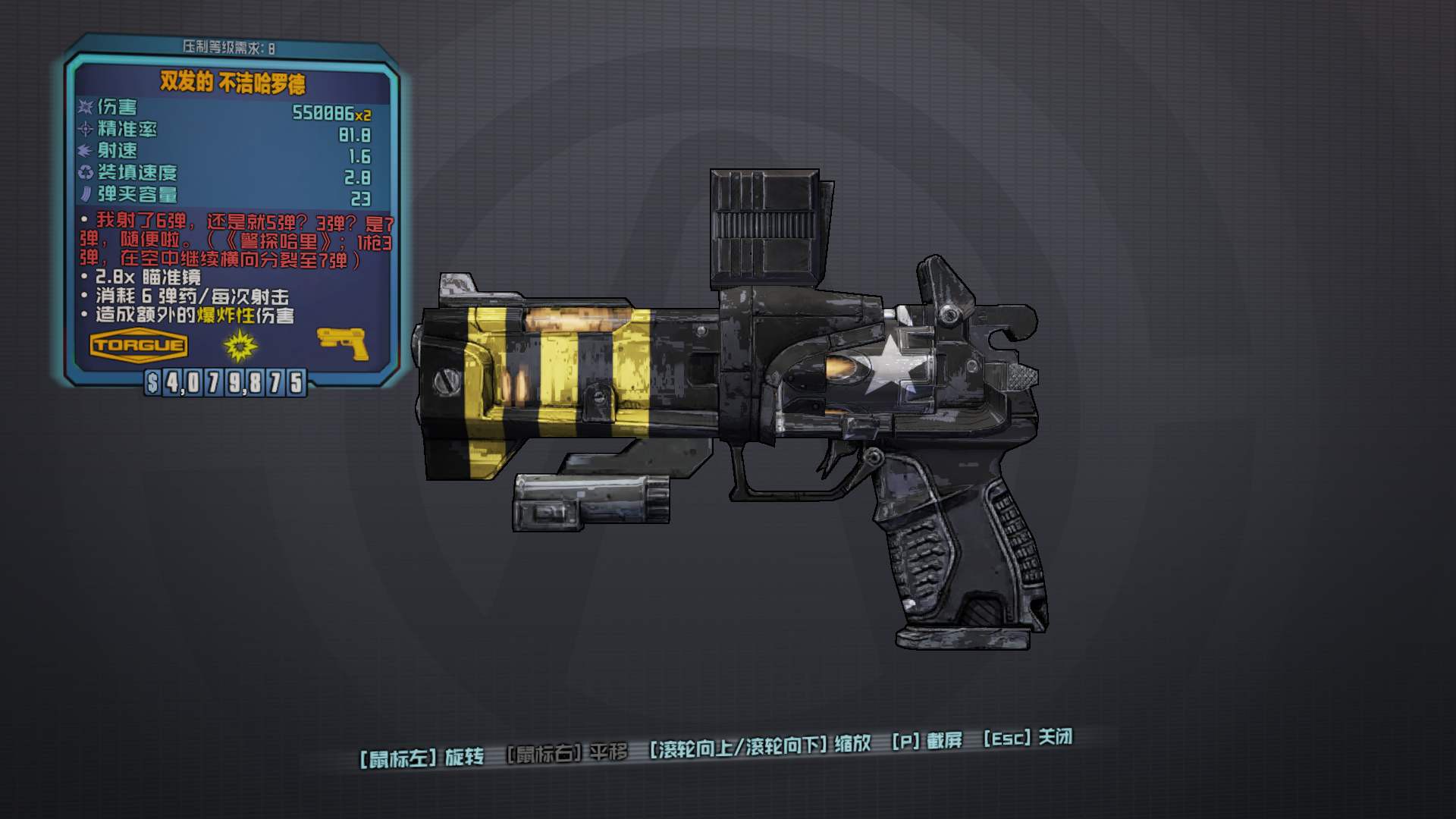Click the yellow pistol weapon-type icon
1456x819 pixels.
click(x=343, y=344)
